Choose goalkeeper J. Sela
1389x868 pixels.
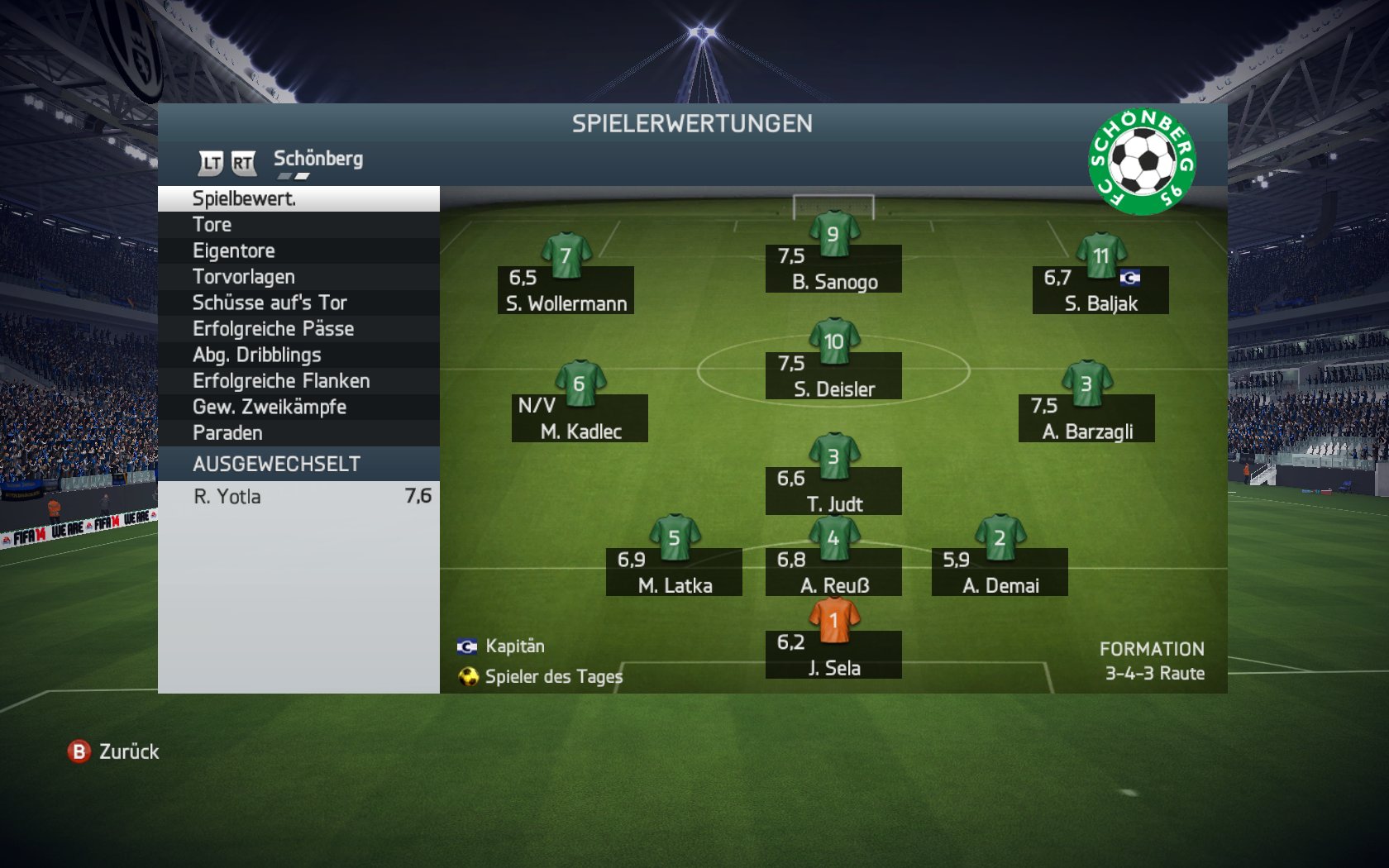pyautogui.click(x=833, y=655)
